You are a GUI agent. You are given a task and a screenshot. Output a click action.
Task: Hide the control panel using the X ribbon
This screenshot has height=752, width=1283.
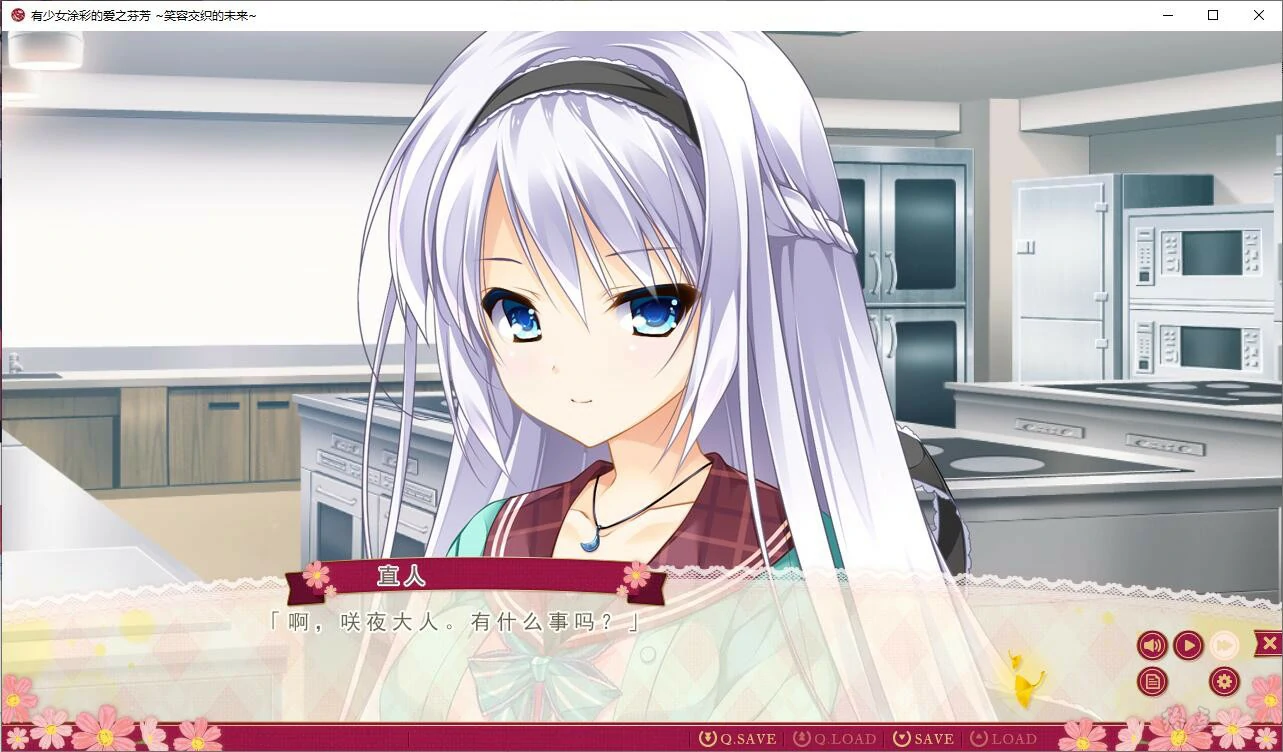pyautogui.click(x=1268, y=643)
